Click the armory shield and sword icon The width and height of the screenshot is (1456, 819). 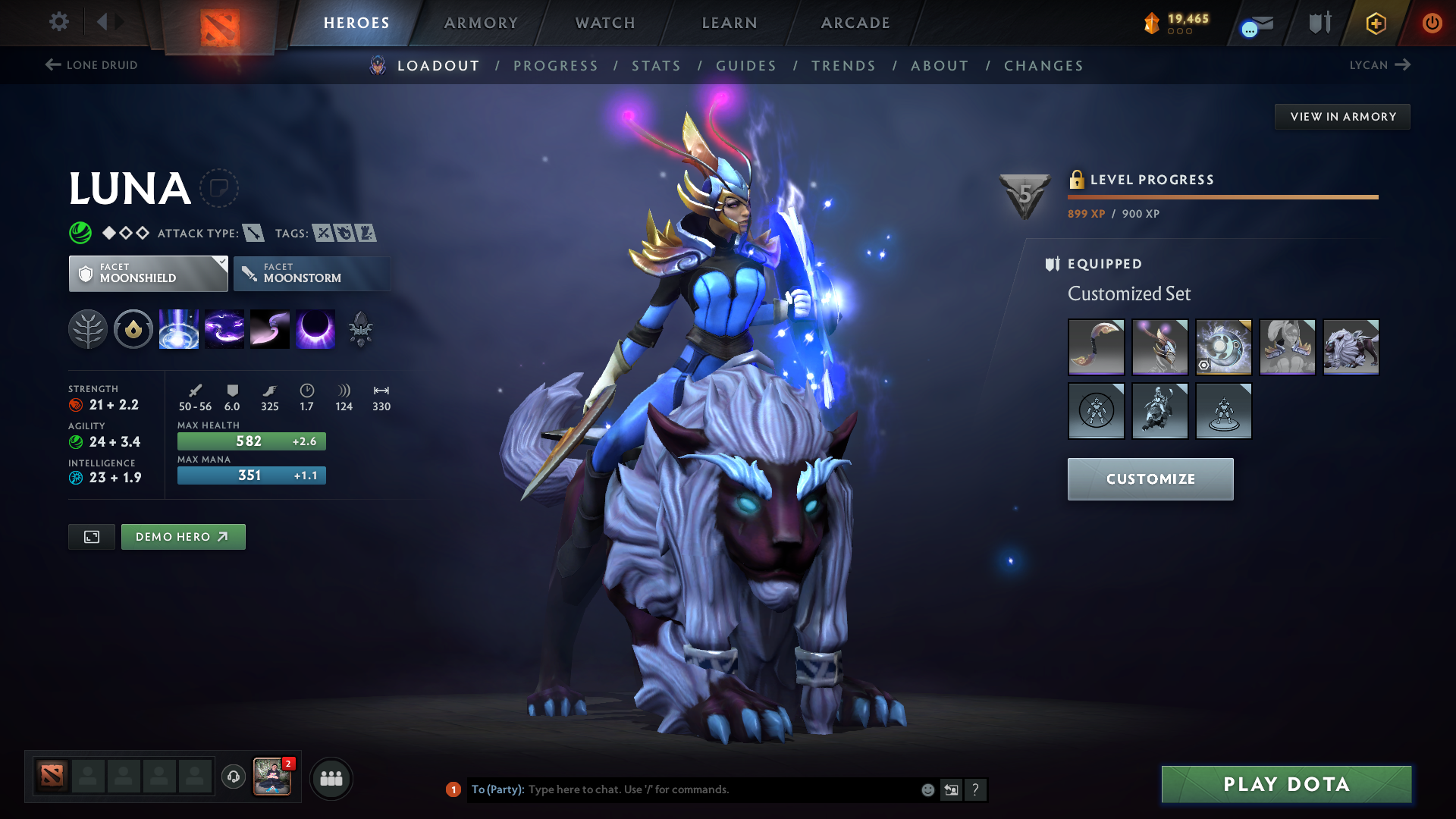(1320, 23)
